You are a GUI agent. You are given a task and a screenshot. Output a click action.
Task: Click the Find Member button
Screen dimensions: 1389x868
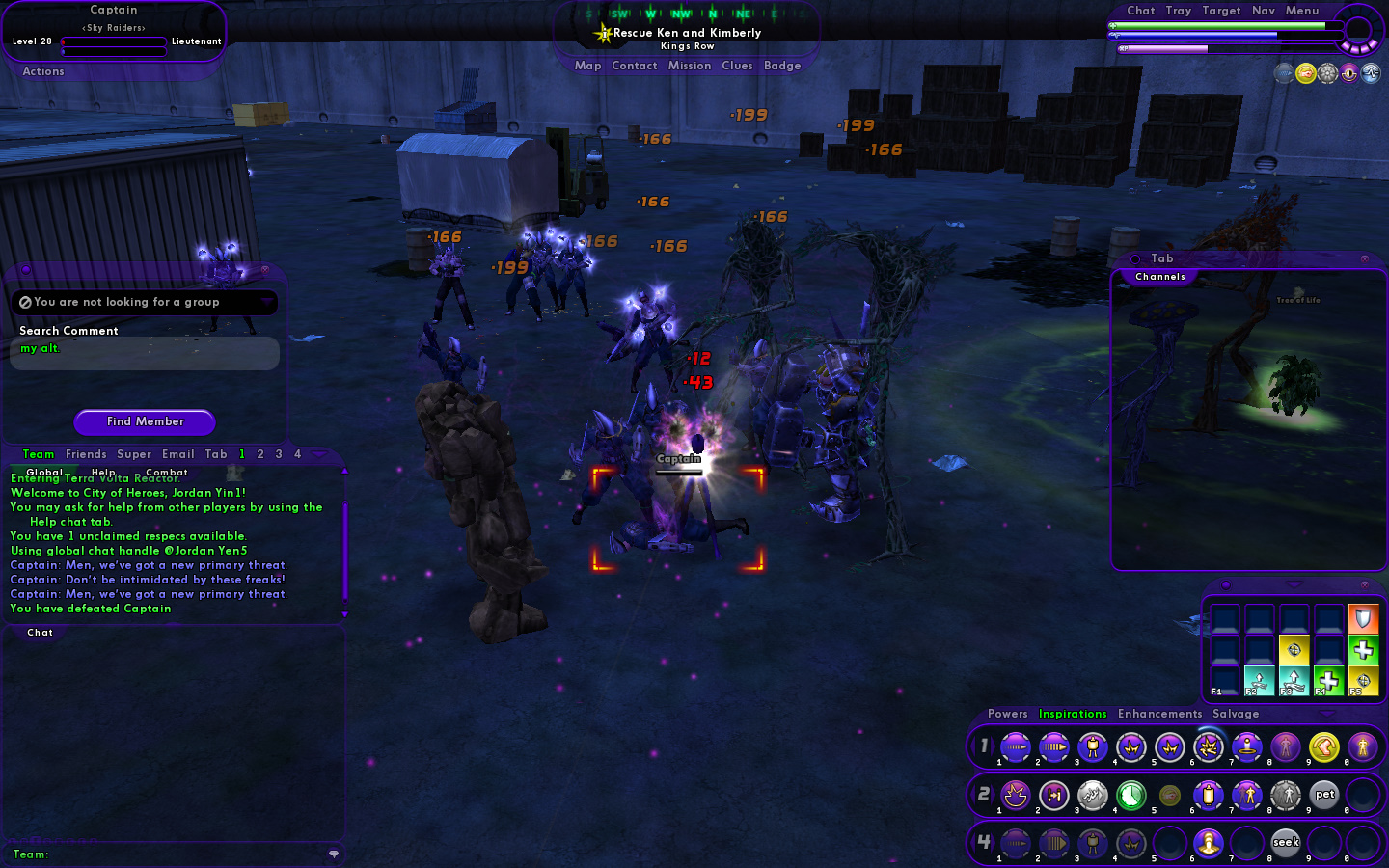pos(145,421)
